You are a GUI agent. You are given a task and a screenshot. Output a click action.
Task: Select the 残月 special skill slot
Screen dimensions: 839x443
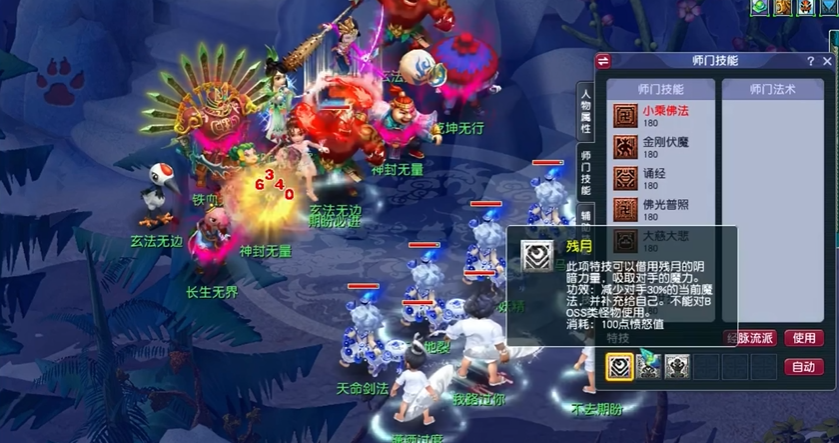(620, 367)
